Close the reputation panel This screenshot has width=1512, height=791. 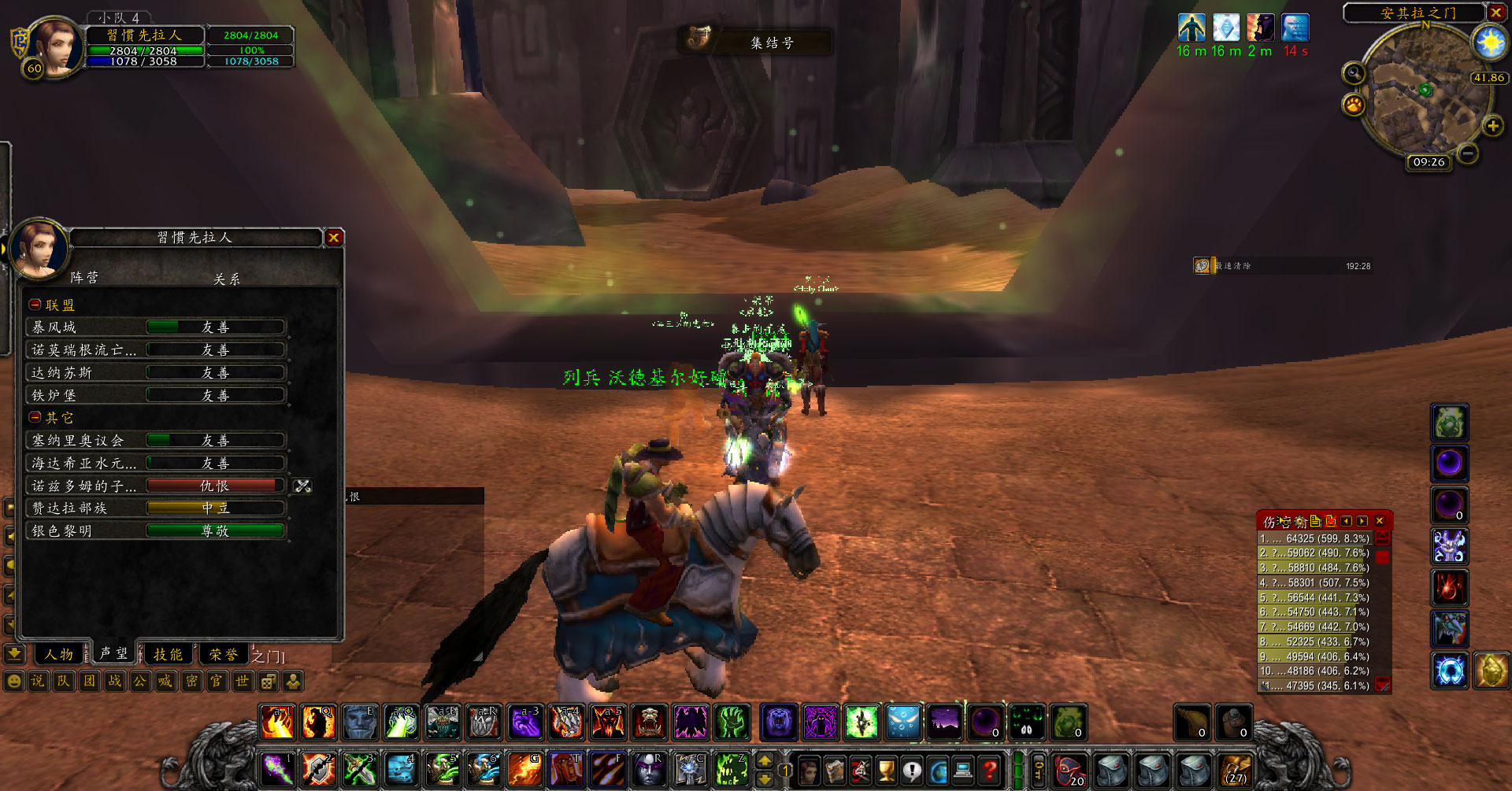pos(334,238)
